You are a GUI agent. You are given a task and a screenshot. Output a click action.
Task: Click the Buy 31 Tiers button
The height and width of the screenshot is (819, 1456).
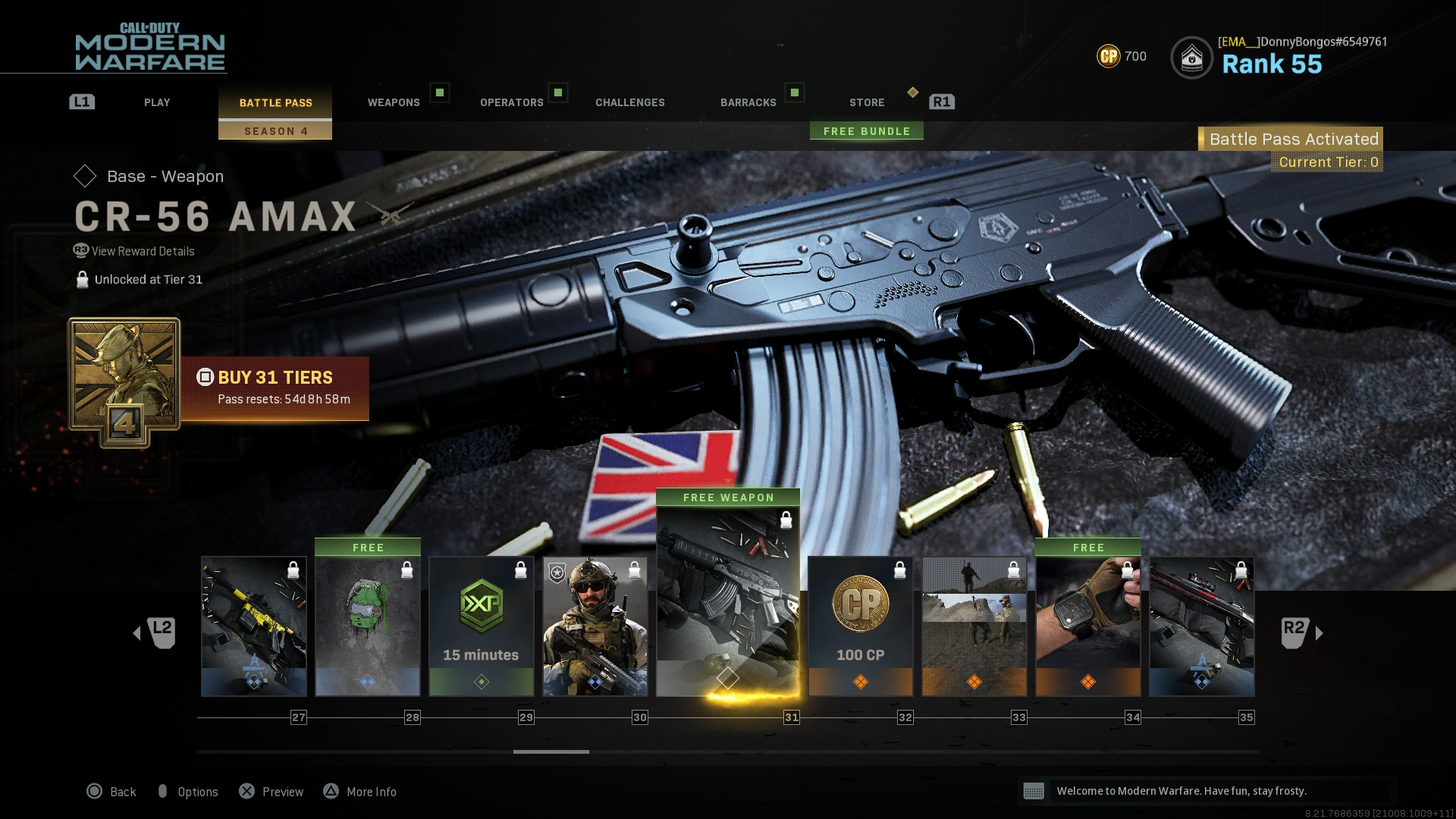pyautogui.click(x=276, y=378)
